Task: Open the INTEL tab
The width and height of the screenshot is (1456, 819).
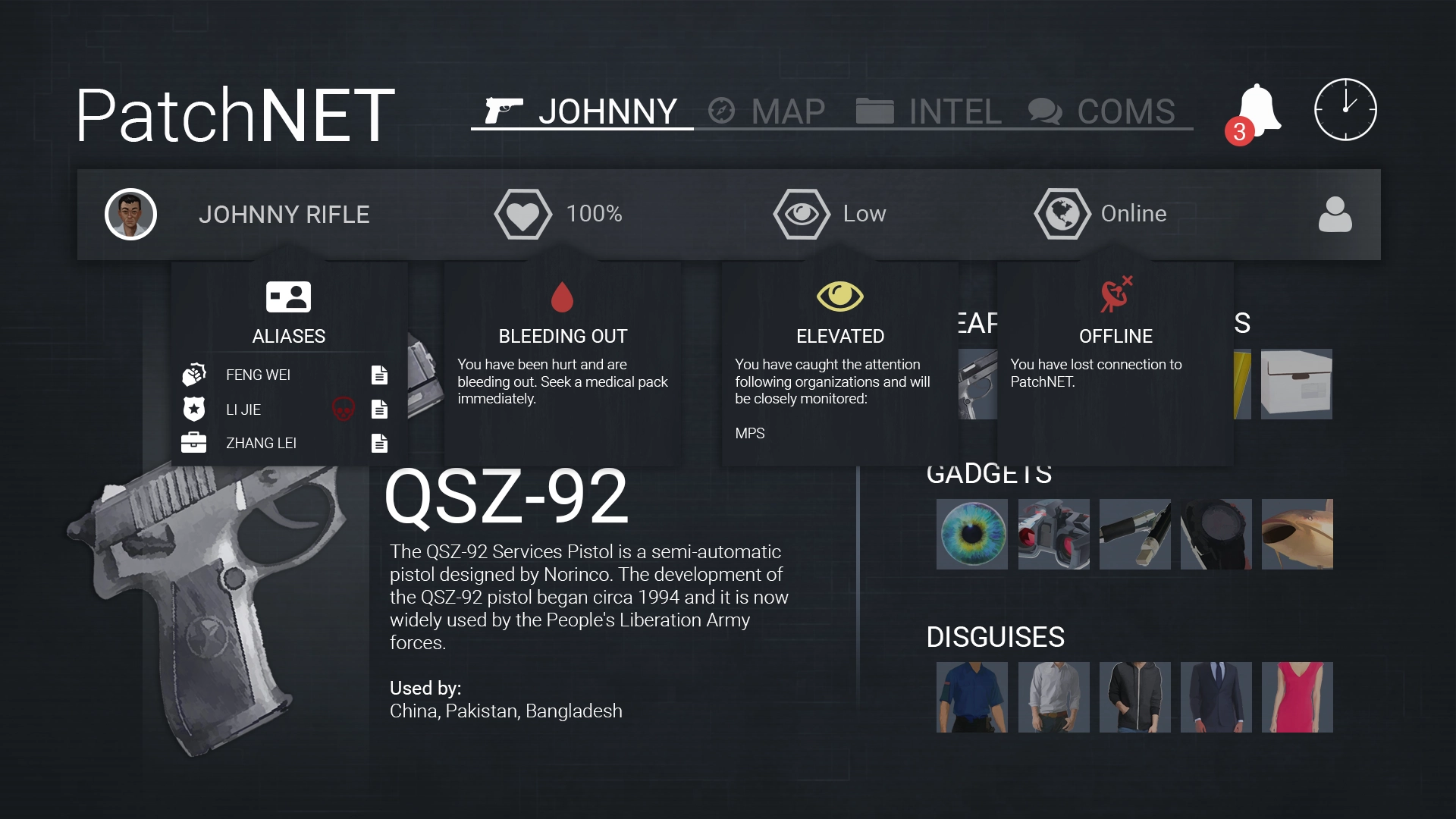Action: (929, 111)
